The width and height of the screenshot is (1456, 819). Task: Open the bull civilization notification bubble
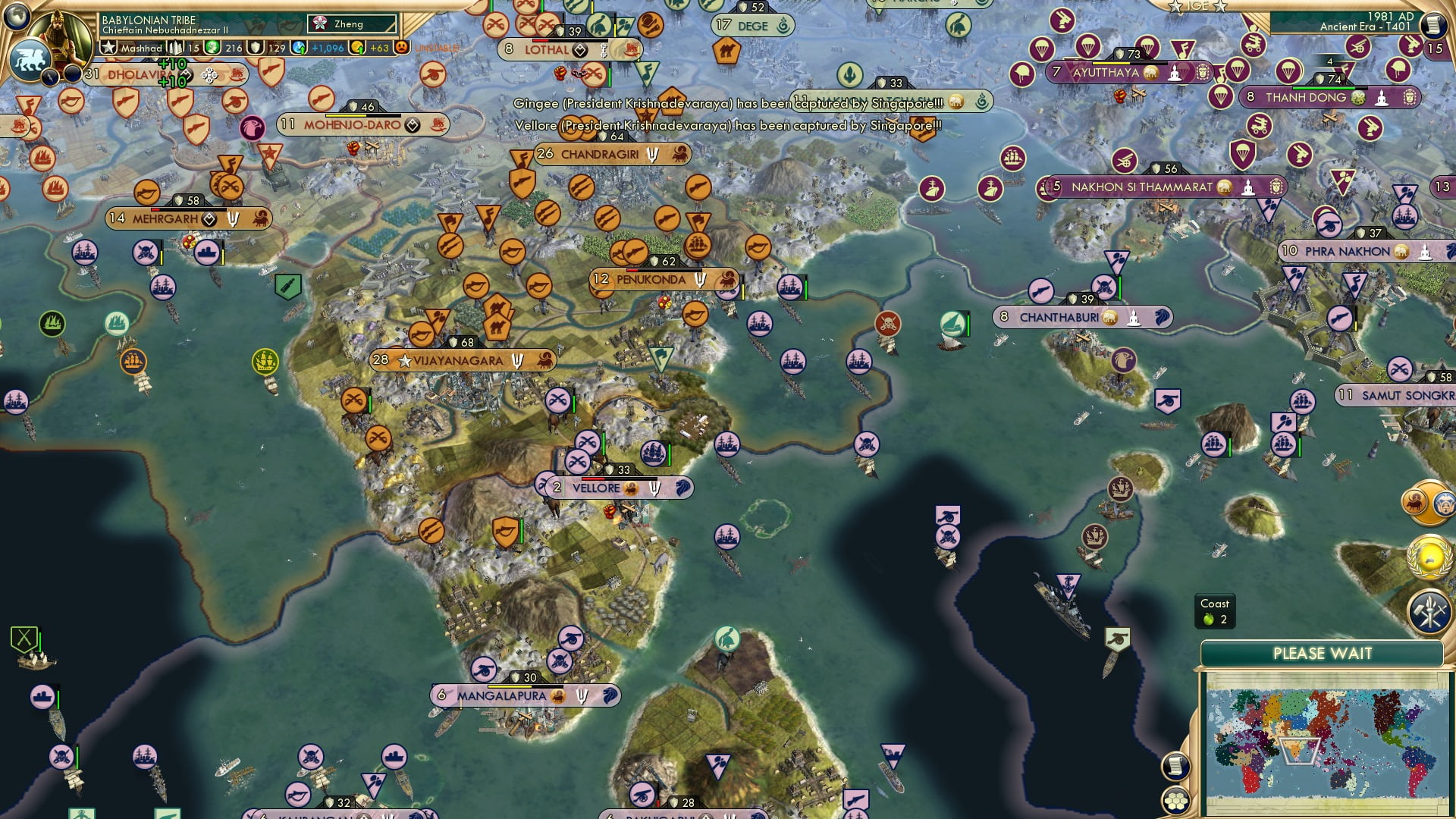pos(1414,500)
